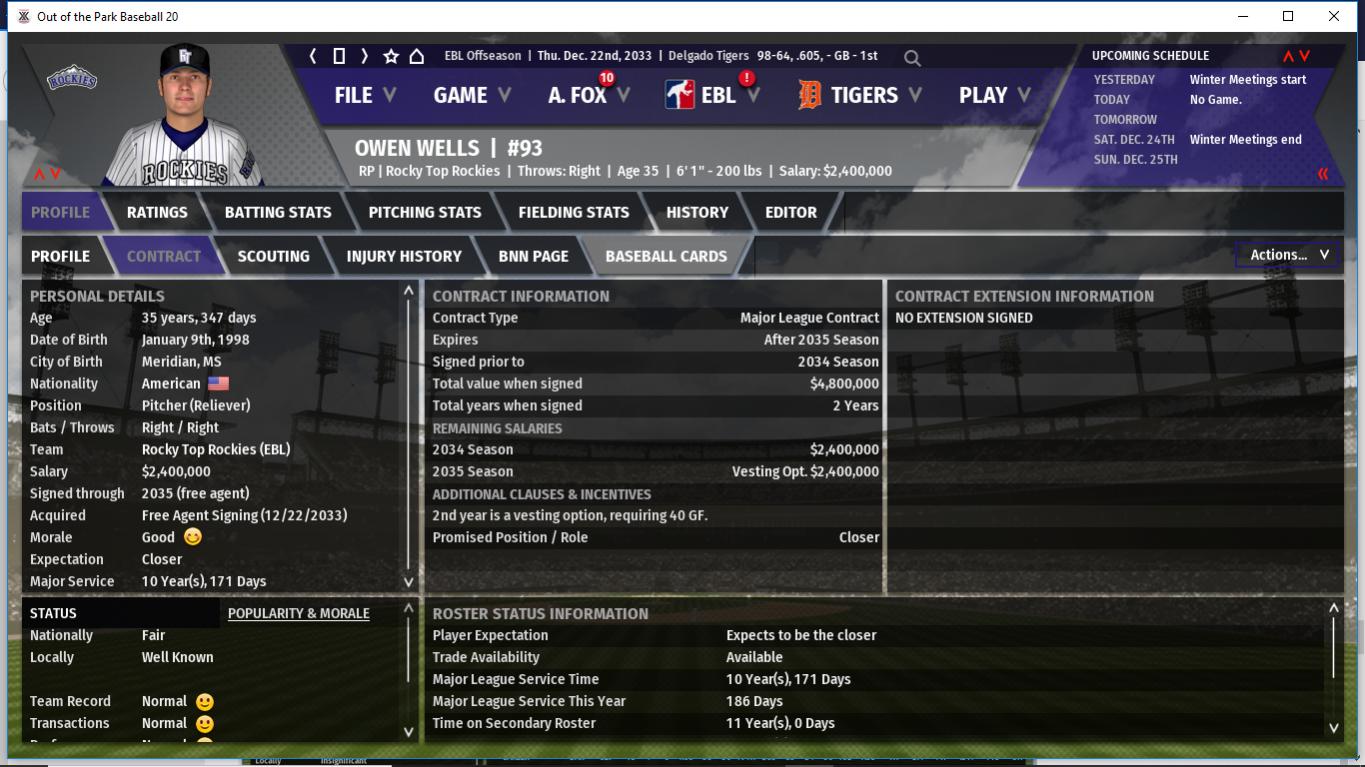Open the EDITOR tab
The width and height of the screenshot is (1365, 767).
pos(791,212)
